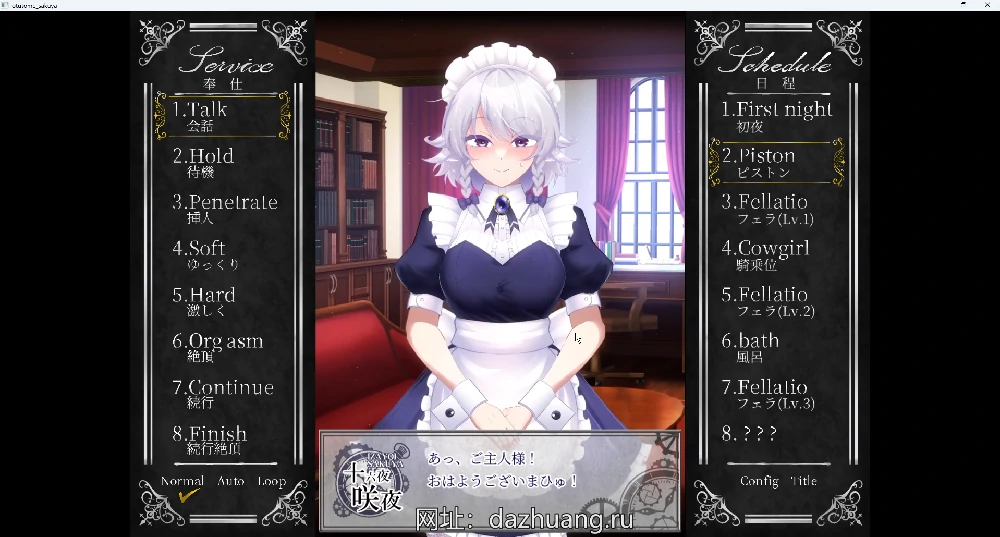Choose the bath schedule entry
The width and height of the screenshot is (1000, 537).
coord(751,346)
